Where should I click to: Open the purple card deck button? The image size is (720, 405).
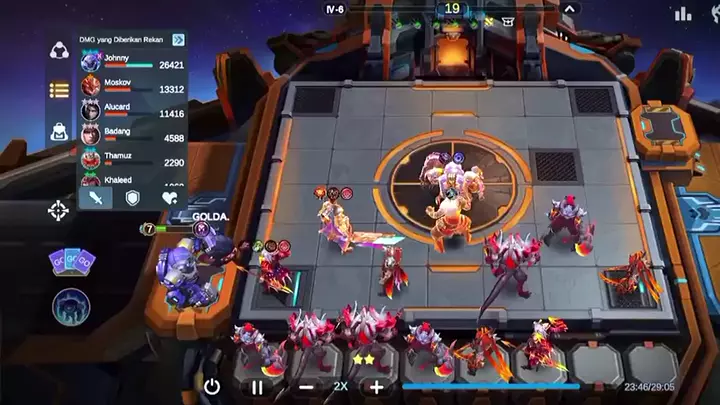click(72, 263)
